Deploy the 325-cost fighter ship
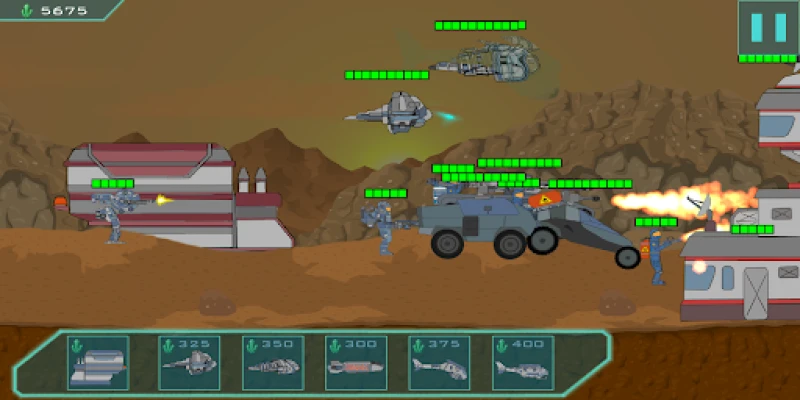The image size is (800, 400). point(190,361)
